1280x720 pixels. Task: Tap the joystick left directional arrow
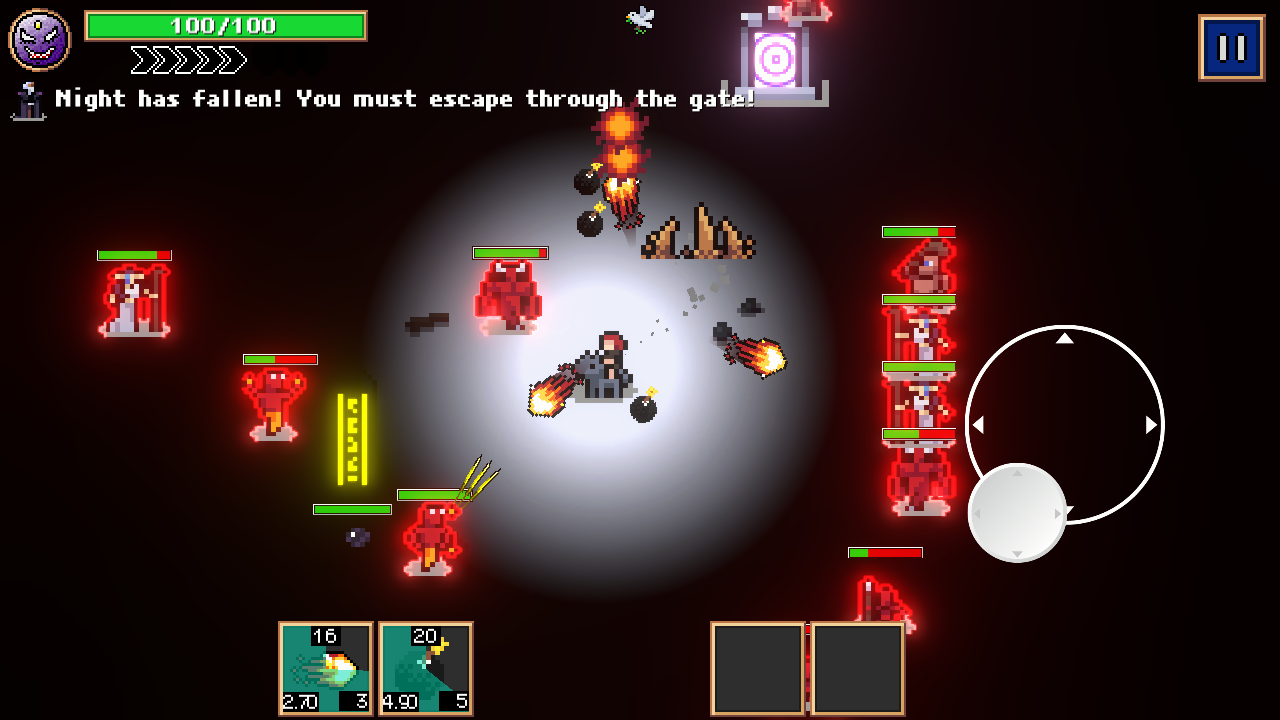(x=979, y=424)
